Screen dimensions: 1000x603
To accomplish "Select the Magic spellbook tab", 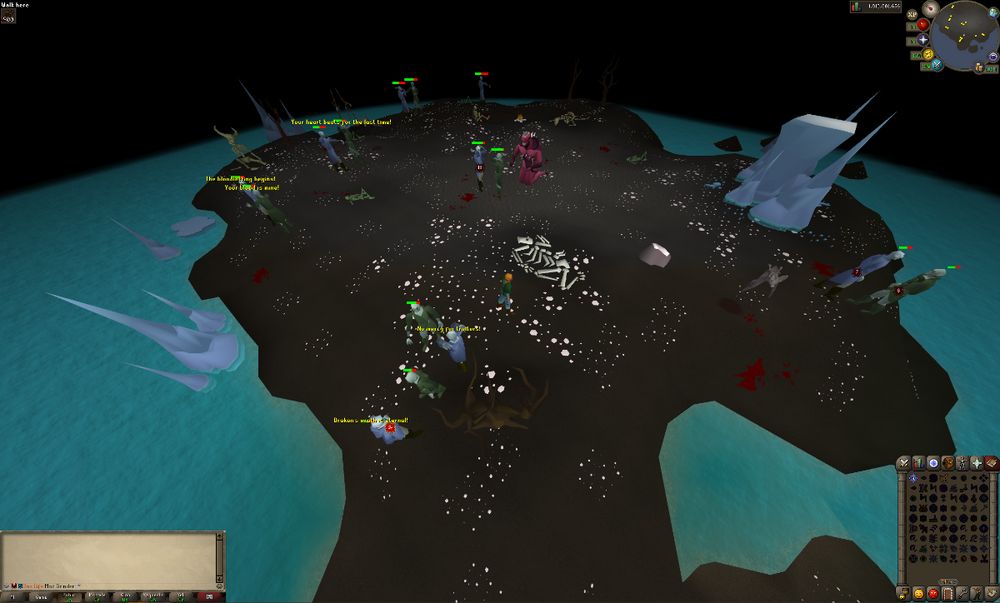I will (x=991, y=463).
